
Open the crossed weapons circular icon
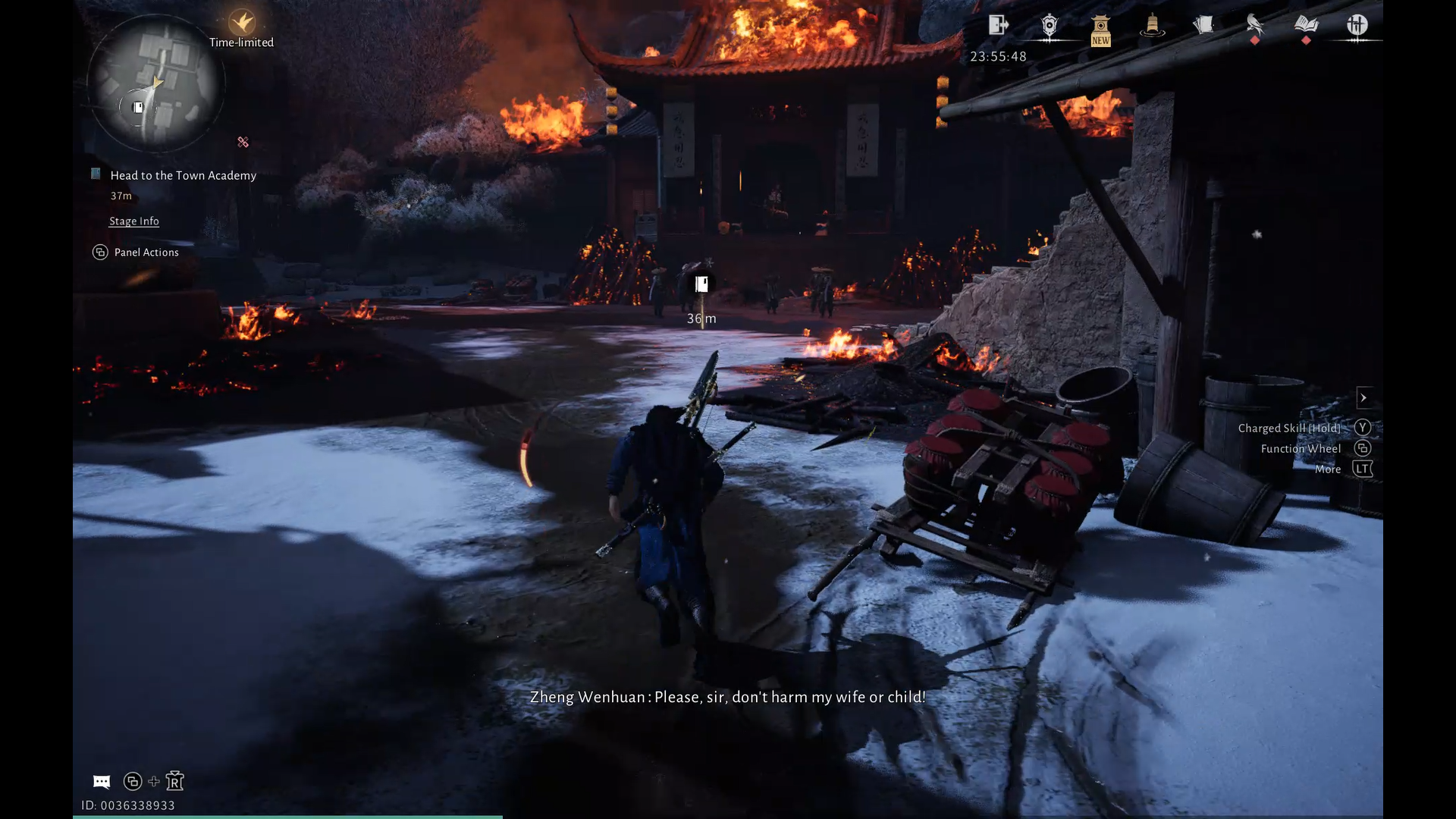[x=1357, y=26]
